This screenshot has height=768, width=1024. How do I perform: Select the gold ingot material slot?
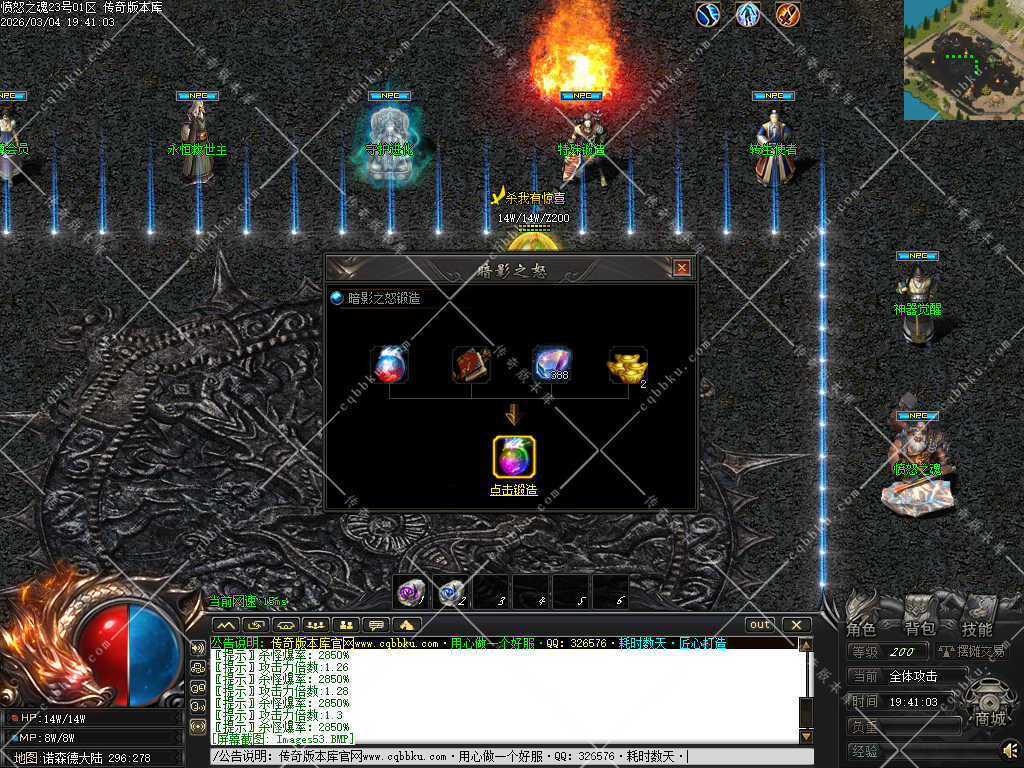[627, 367]
